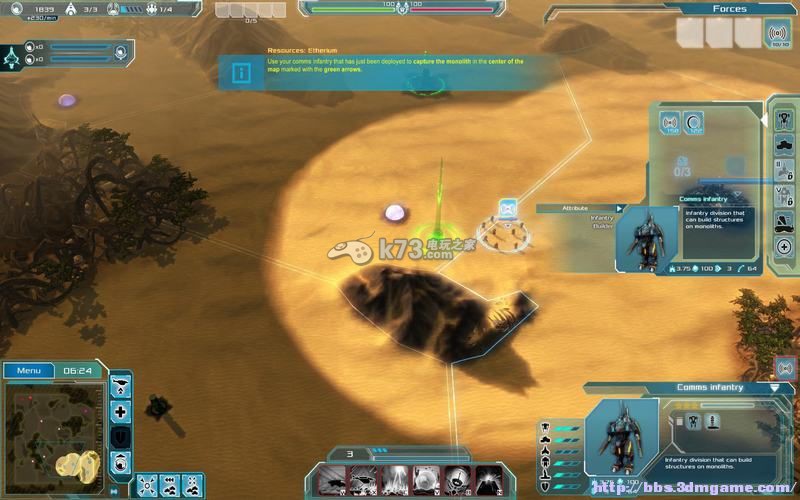Open the Forces panel header
Screen dimensions: 800x500
(729, 9)
